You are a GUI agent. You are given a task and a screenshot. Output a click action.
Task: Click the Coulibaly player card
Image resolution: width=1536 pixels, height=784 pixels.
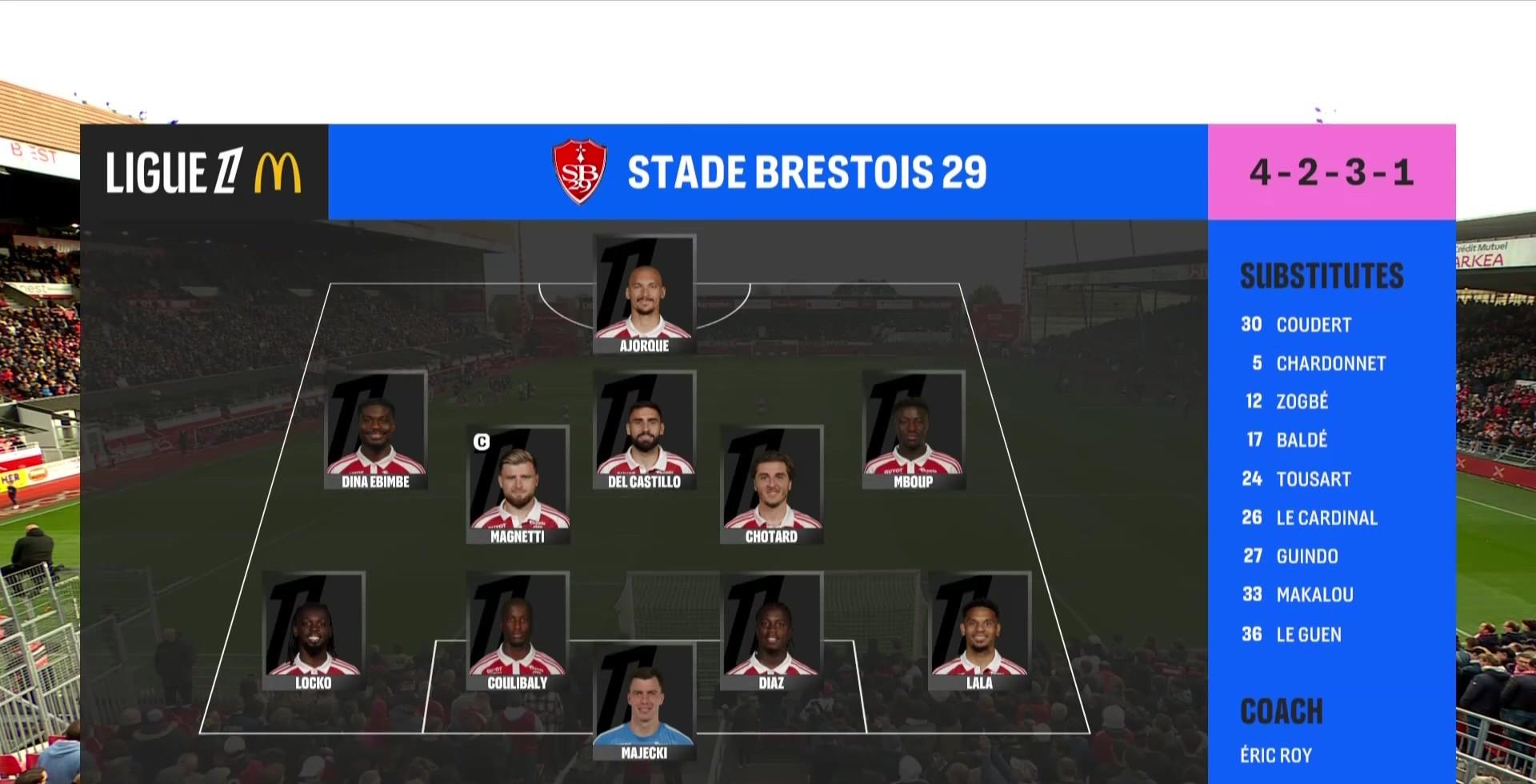click(x=518, y=631)
